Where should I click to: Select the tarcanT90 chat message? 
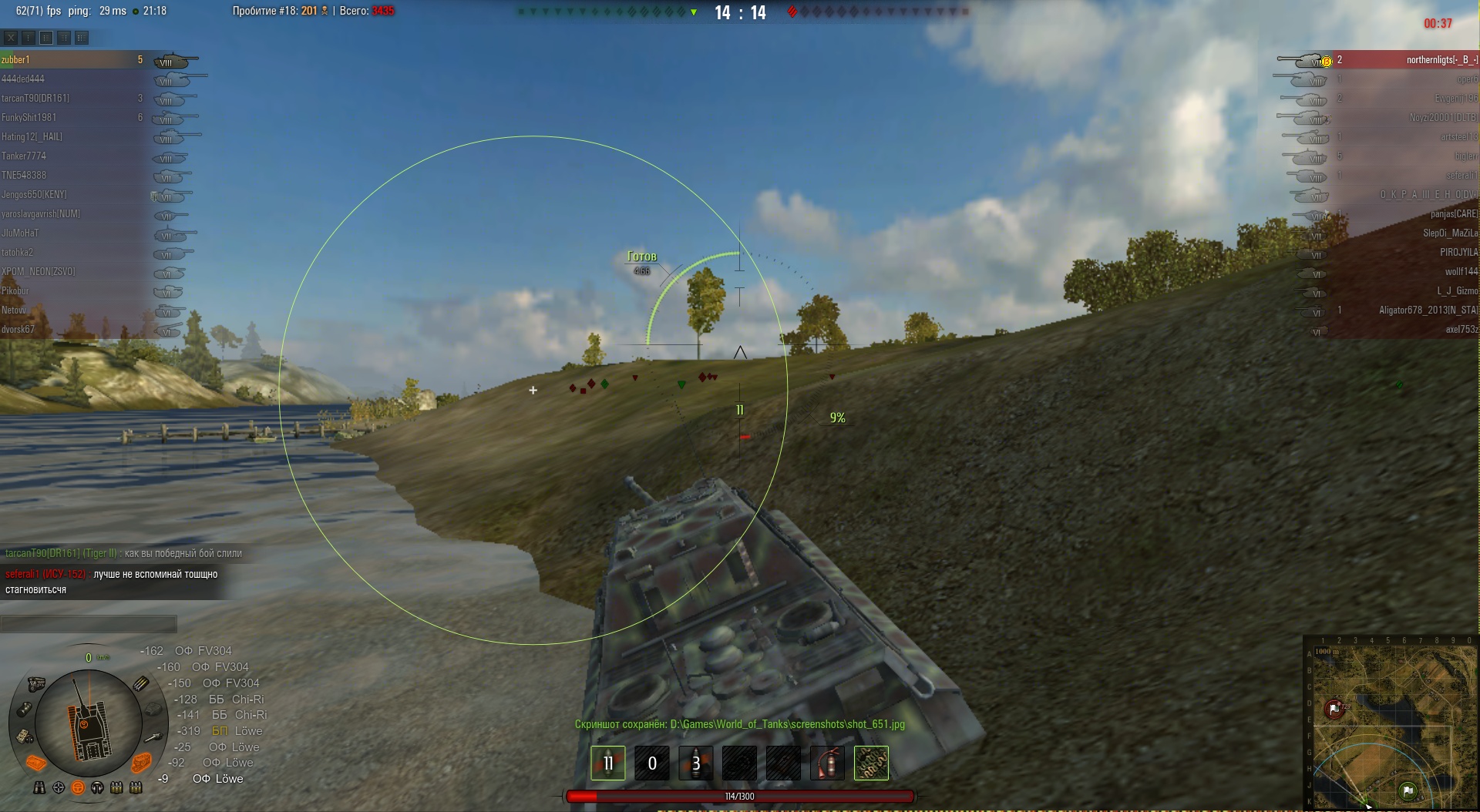click(x=123, y=553)
